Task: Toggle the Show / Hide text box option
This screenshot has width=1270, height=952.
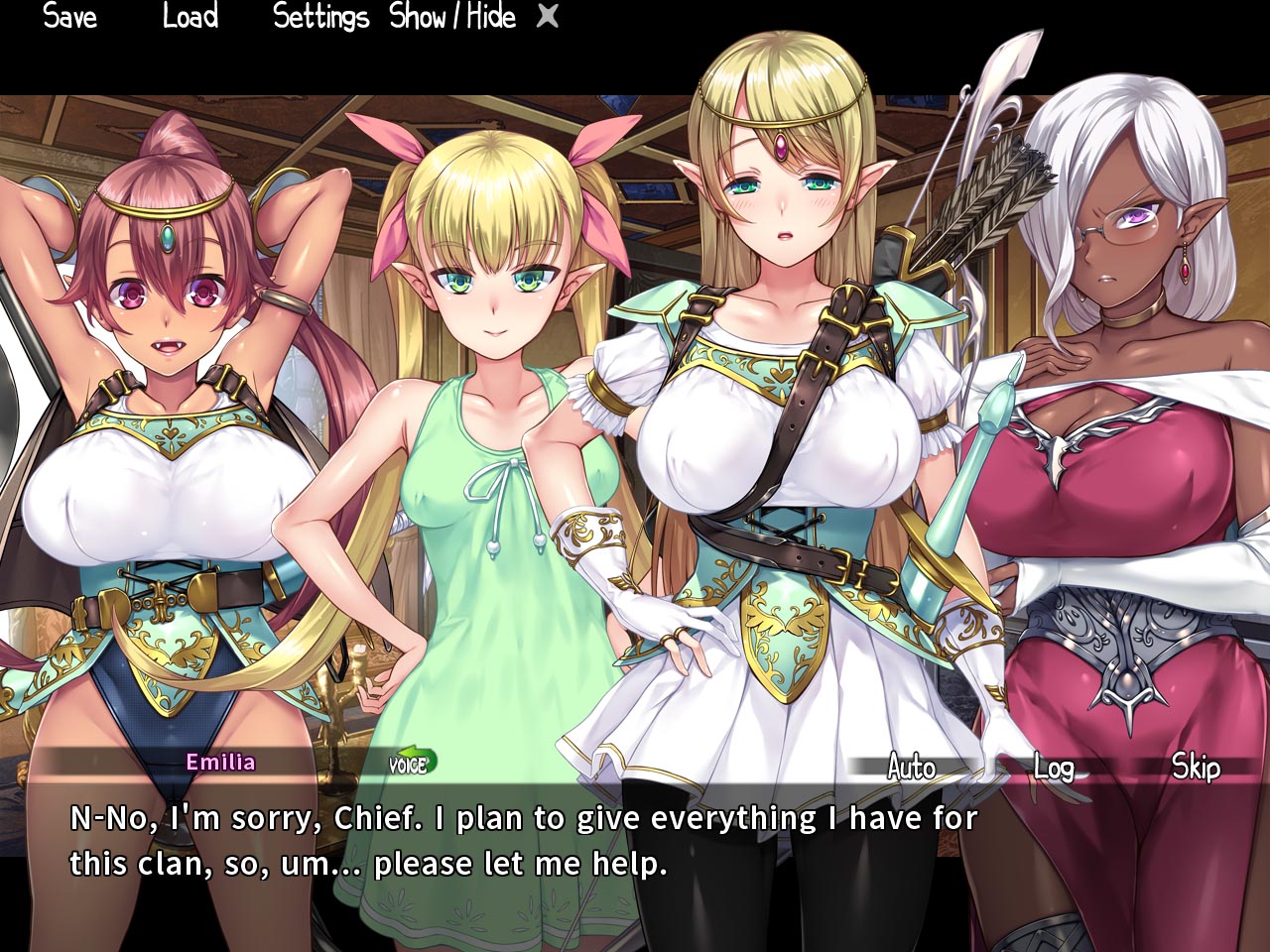Action: point(452,17)
